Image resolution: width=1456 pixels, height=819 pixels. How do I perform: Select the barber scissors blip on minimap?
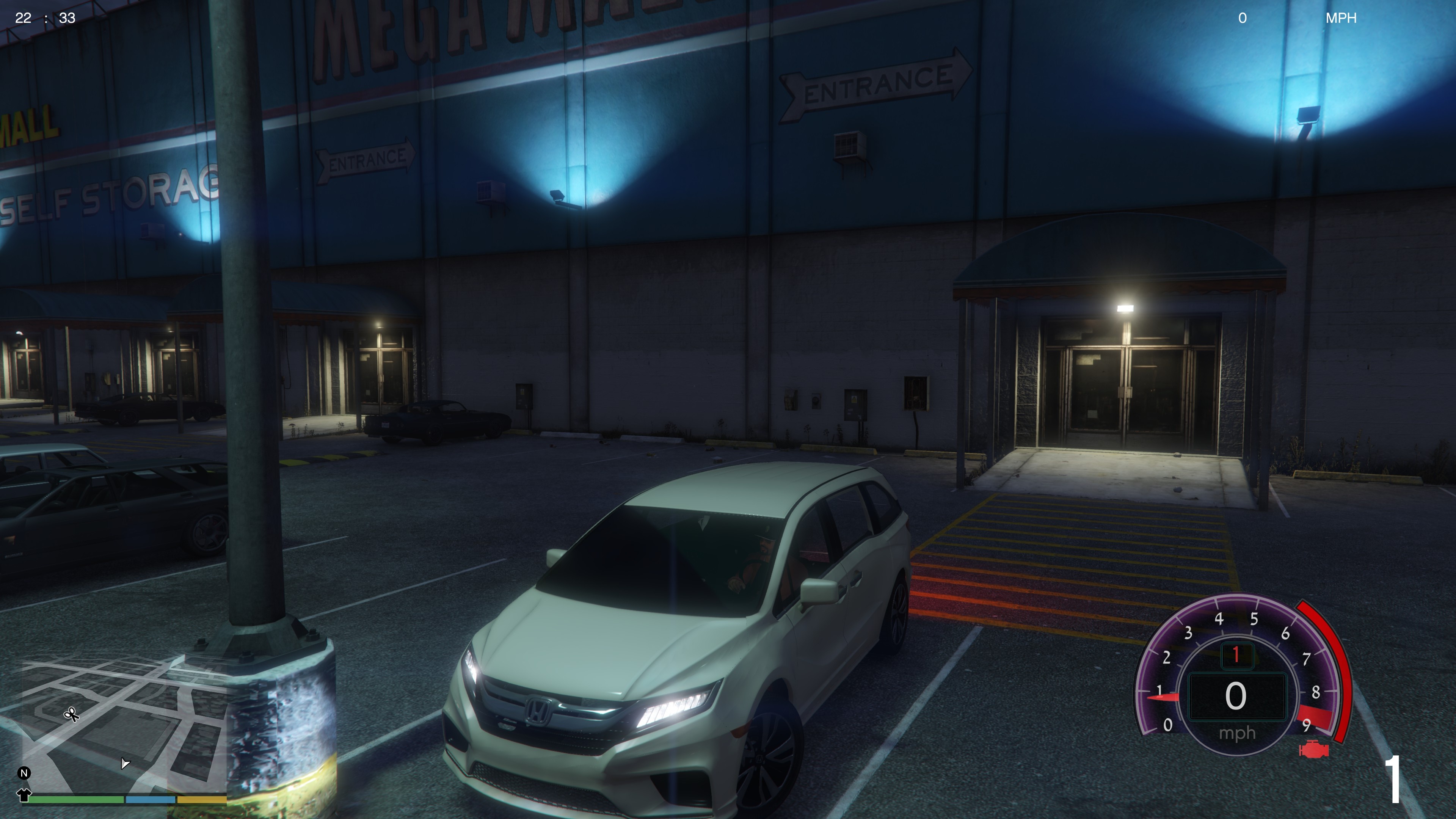(x=71, y=714)
